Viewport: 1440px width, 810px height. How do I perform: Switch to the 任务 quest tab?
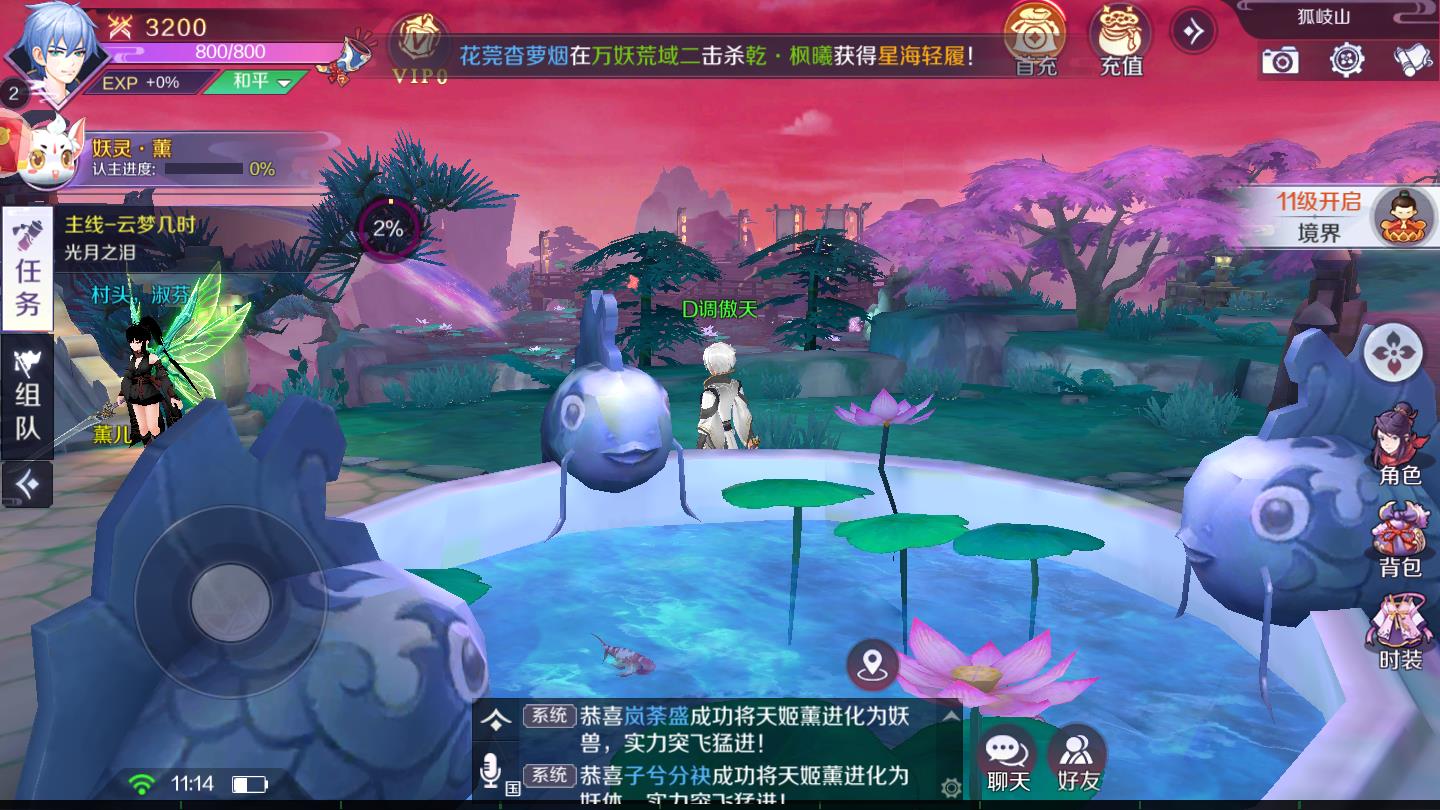pos(27,270)
